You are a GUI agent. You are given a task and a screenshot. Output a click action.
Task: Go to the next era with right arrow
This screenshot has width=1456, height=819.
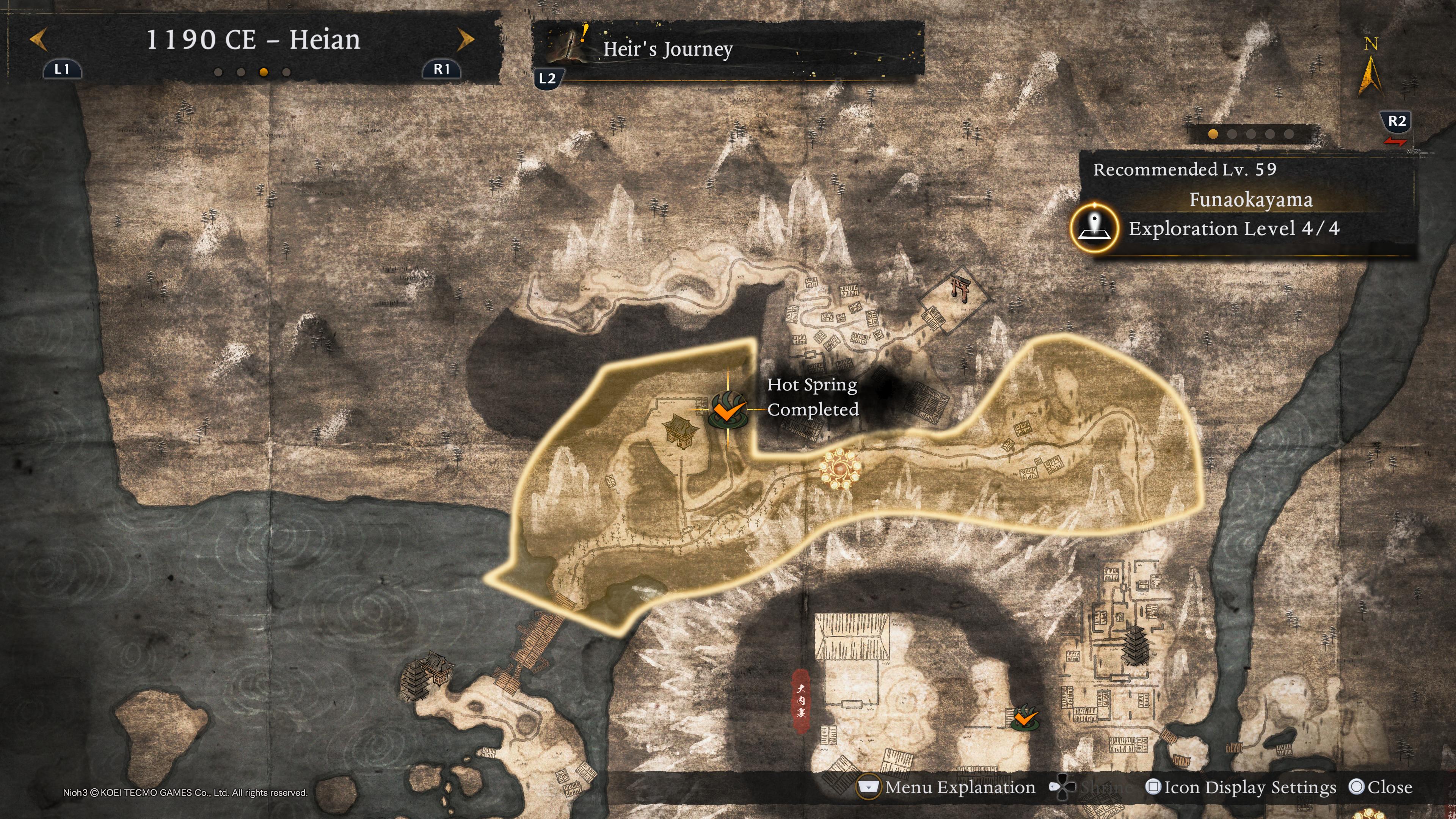click(466, 40)
